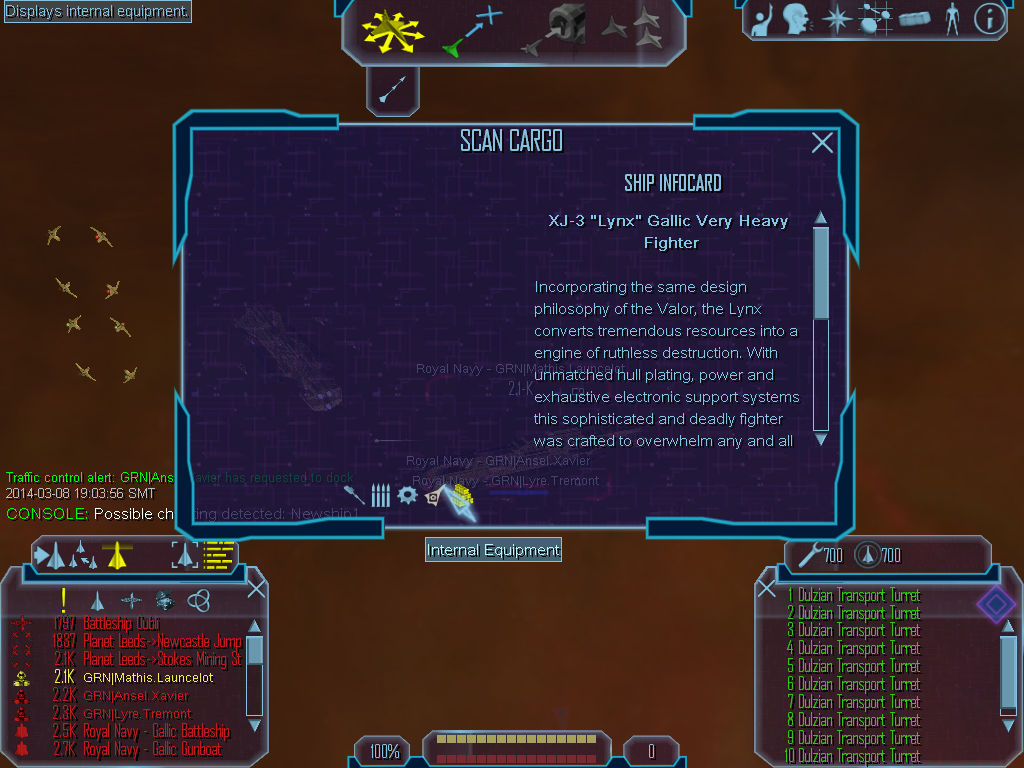The height and width of the screenshot is (768, 1024).
Task: Select weapon 1 Dulzian Transport Turret
Action: tap(858, 595)
